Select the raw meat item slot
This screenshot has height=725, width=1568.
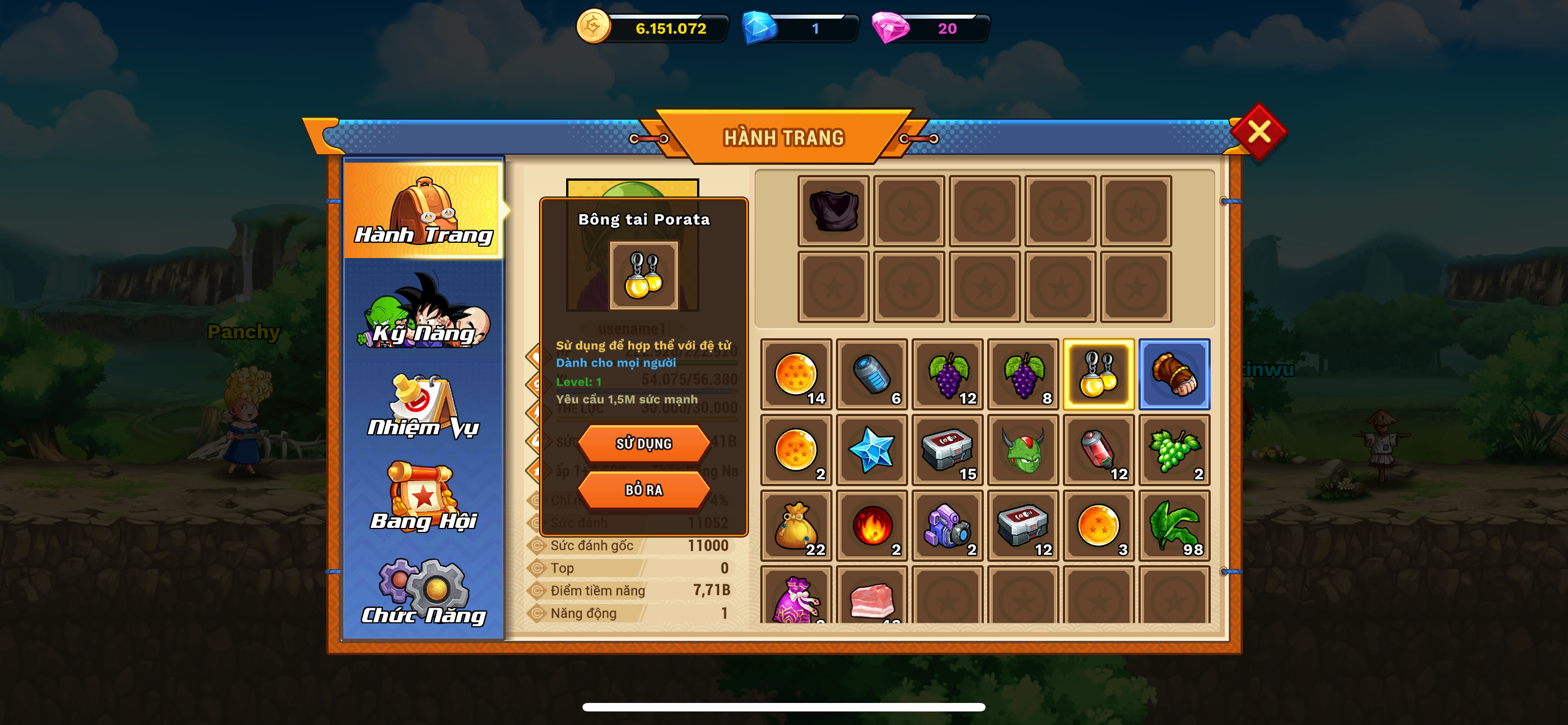click(871, 598)
